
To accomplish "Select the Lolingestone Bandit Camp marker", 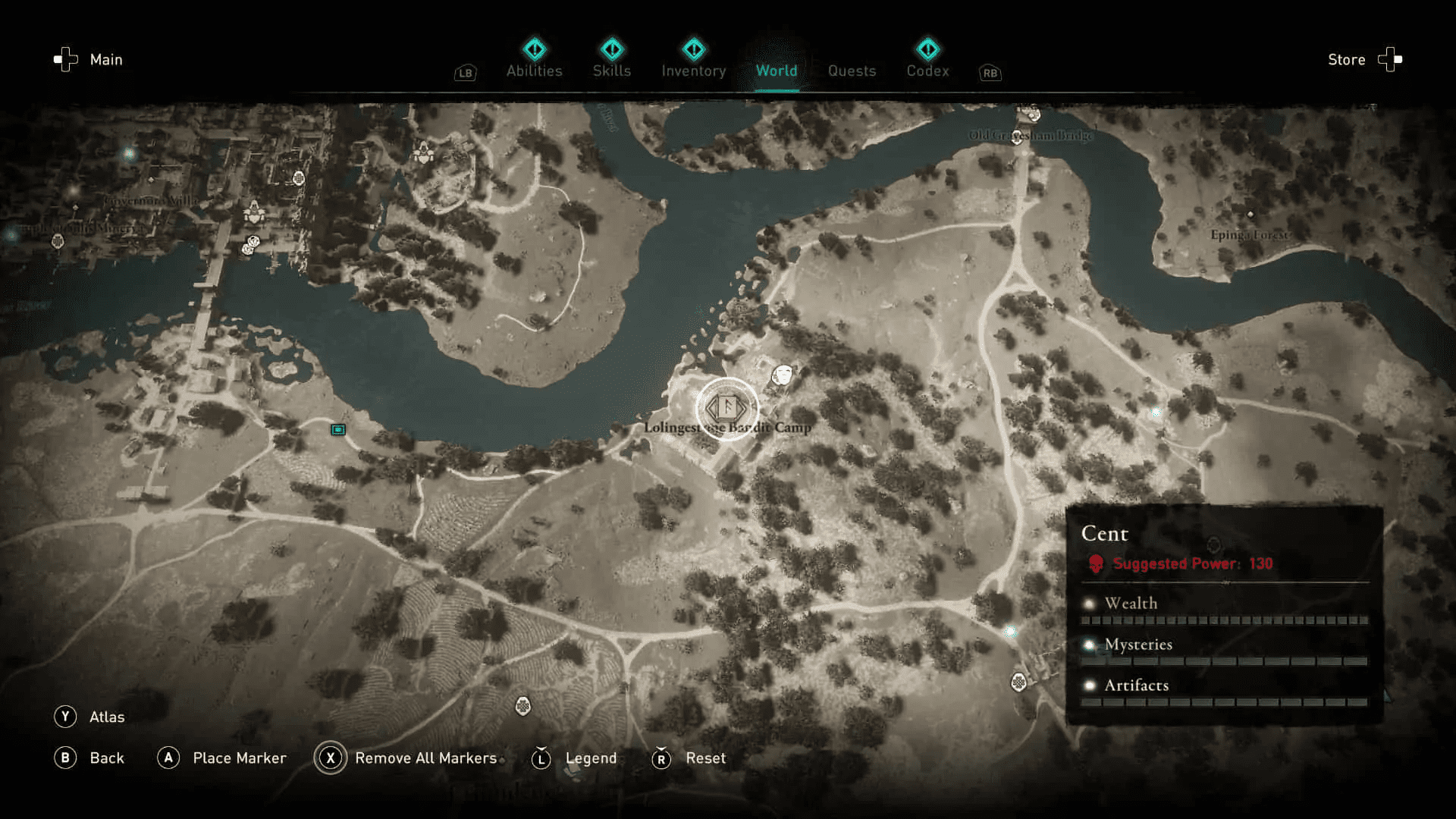I will pos(726,408).
